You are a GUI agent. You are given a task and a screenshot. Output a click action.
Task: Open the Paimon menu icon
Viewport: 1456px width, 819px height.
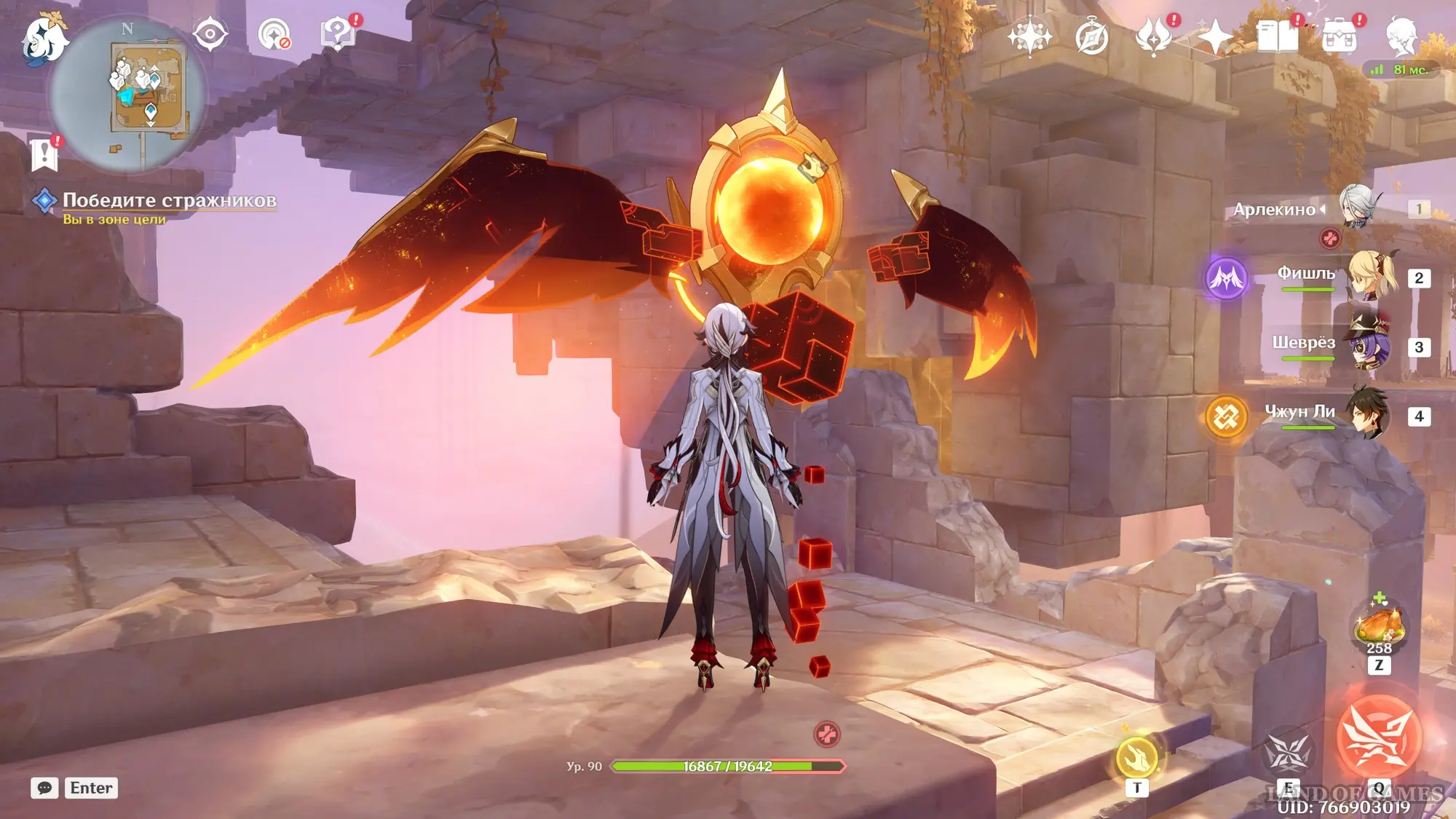pyautogui.click(x=44, y=38)
